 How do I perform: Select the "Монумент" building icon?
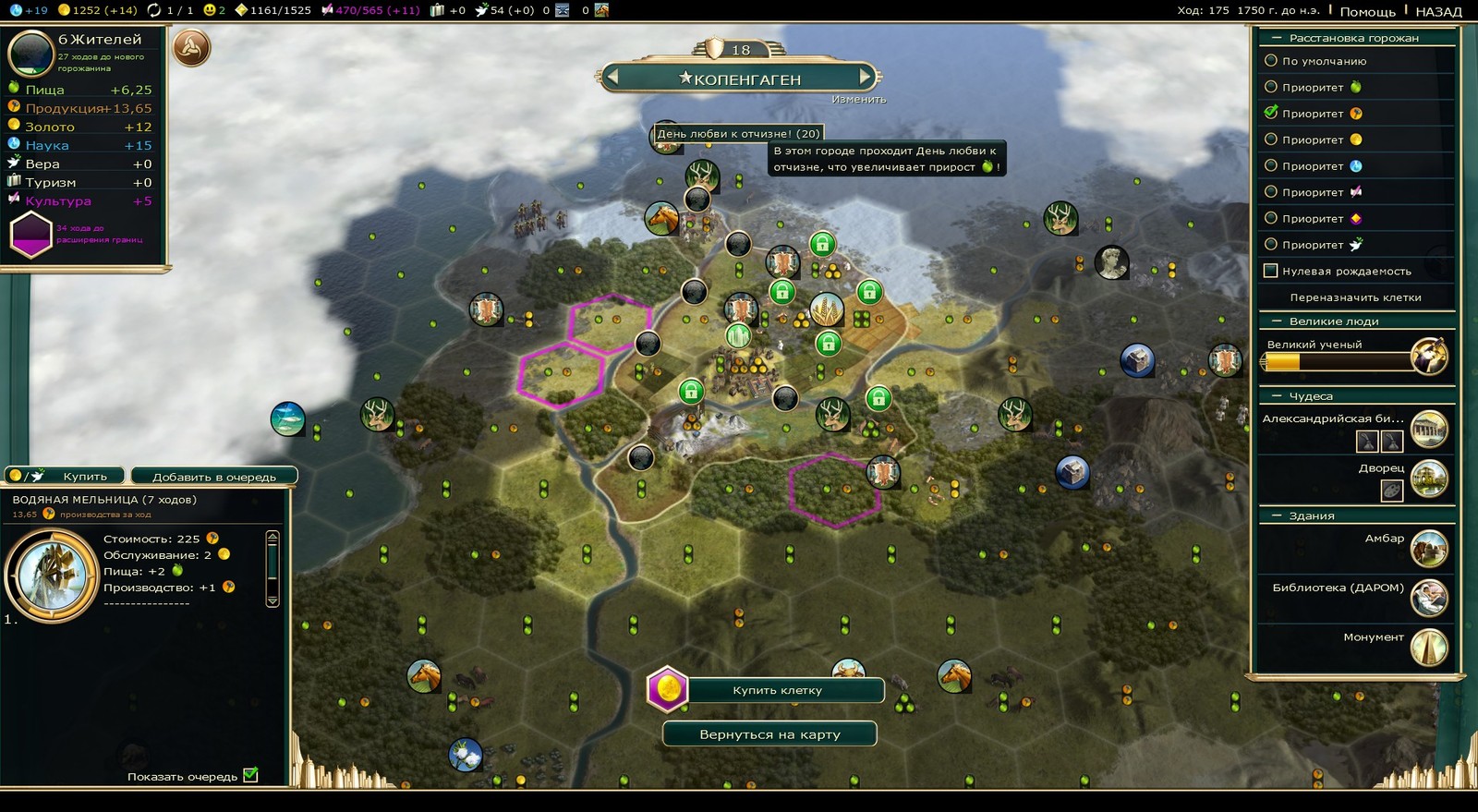[x=1429, y=648]
